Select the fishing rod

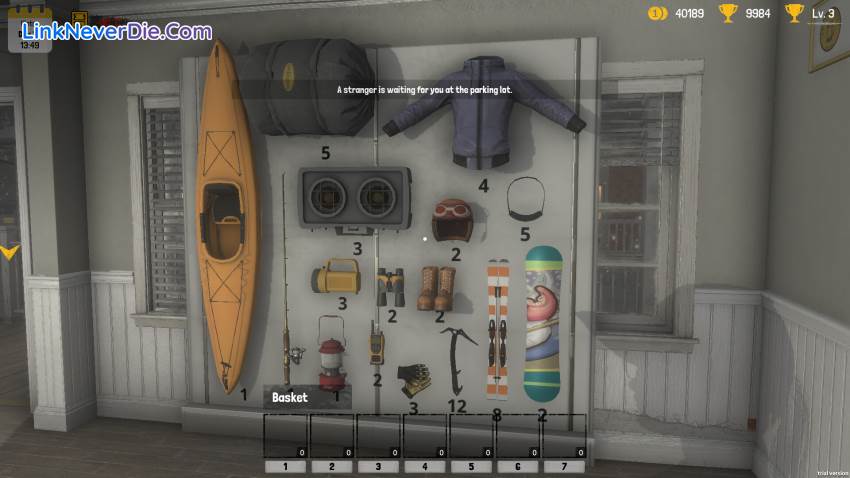click(x=289, y=300)
